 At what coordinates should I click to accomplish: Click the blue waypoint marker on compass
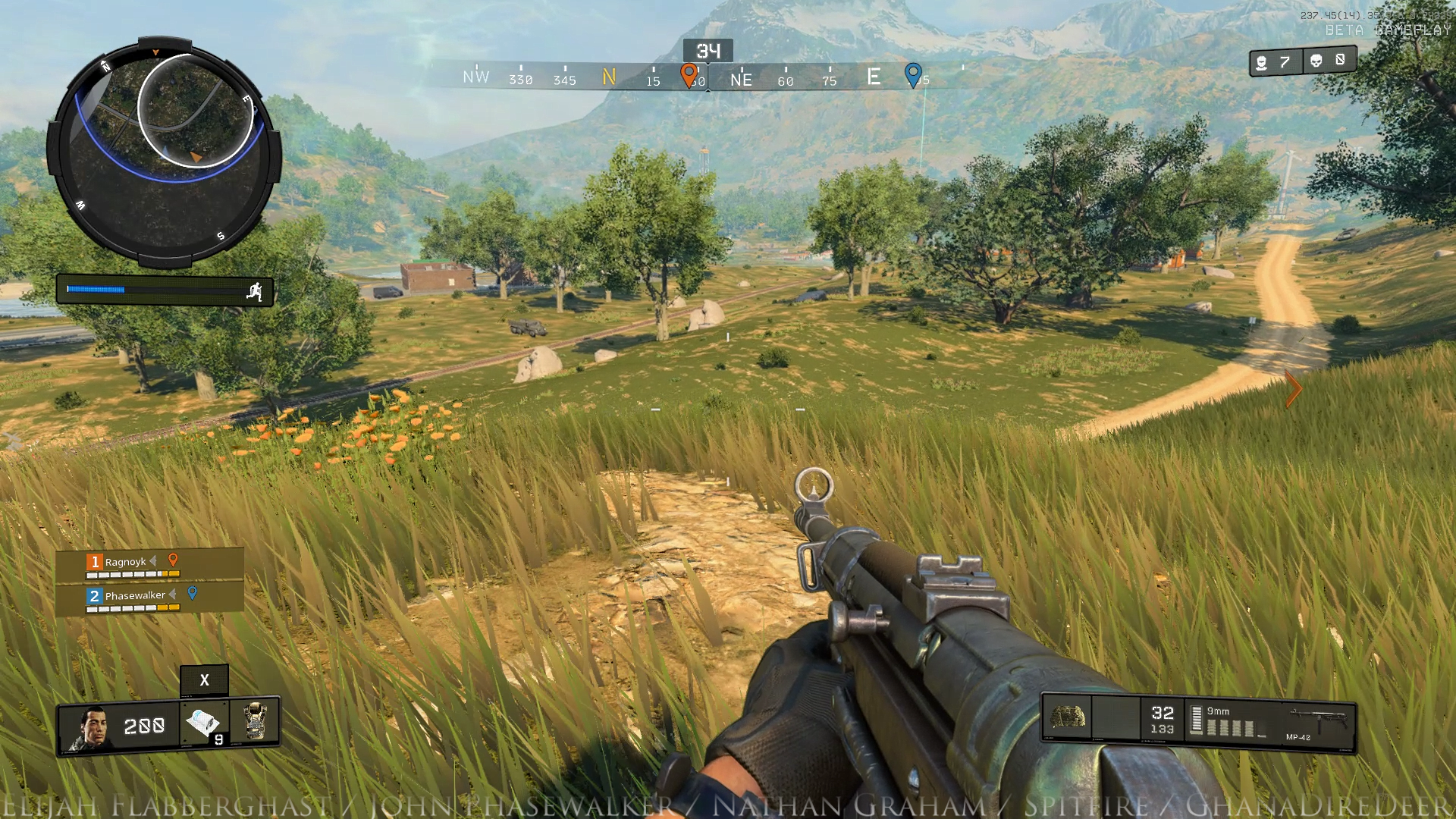[x=913, y=75]
